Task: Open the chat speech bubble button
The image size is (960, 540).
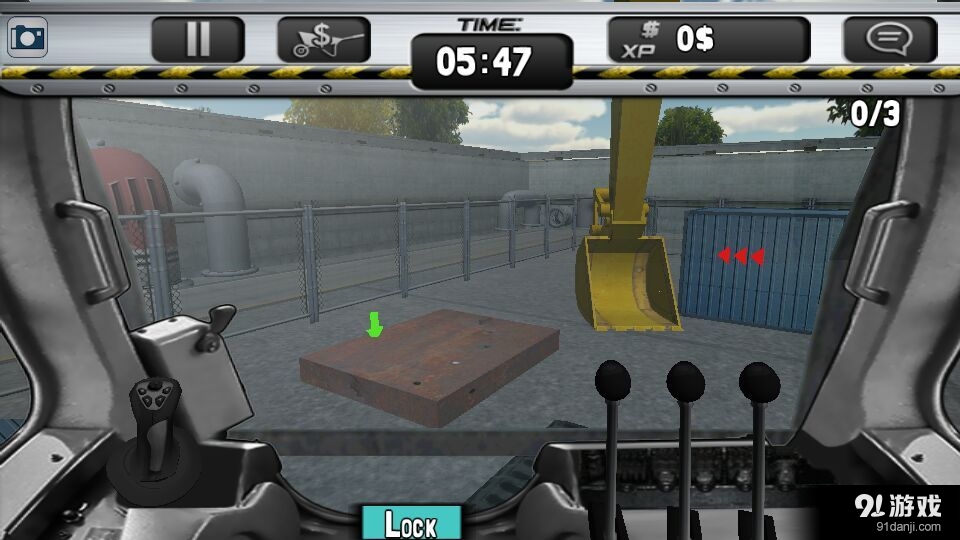Action: [889, 40]
